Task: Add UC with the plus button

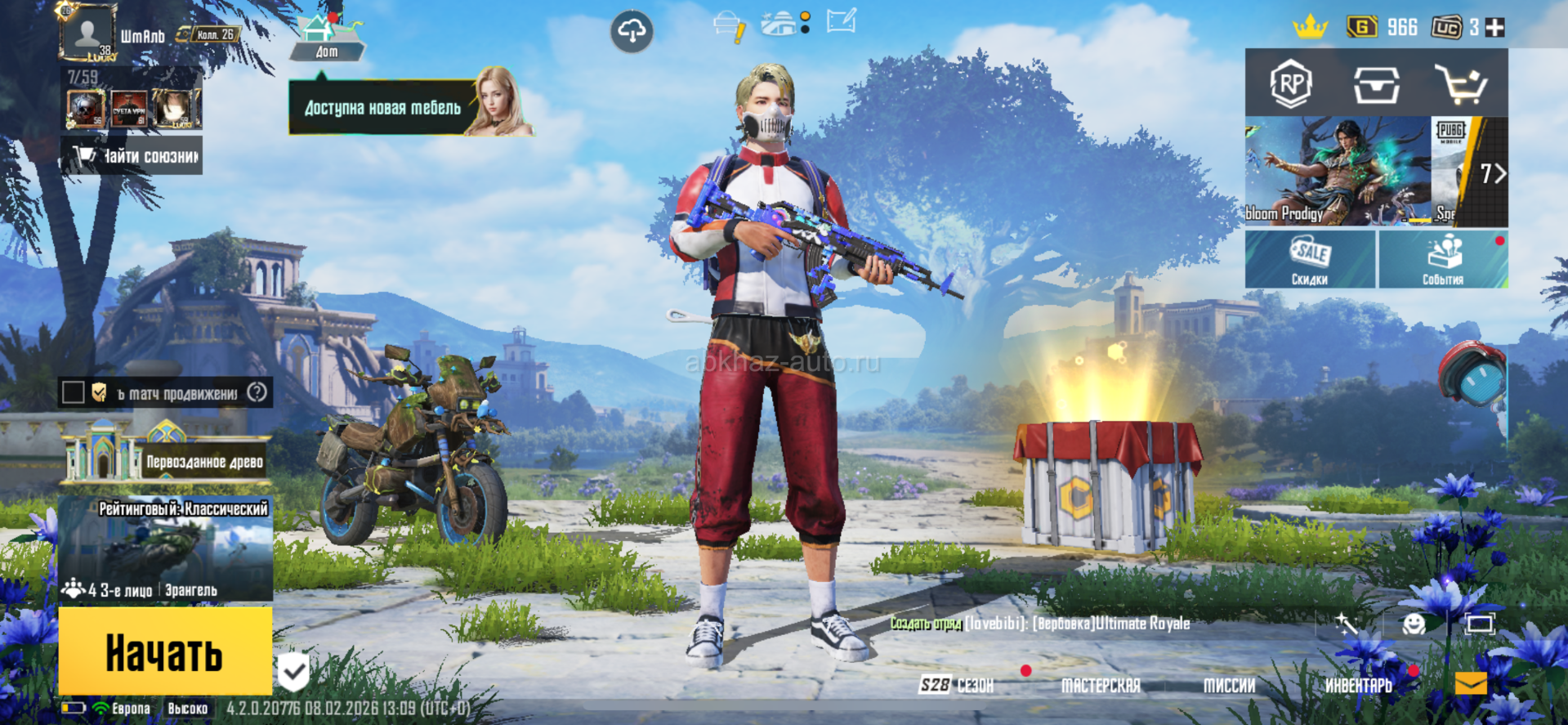Action: [x=1494, y=28]
